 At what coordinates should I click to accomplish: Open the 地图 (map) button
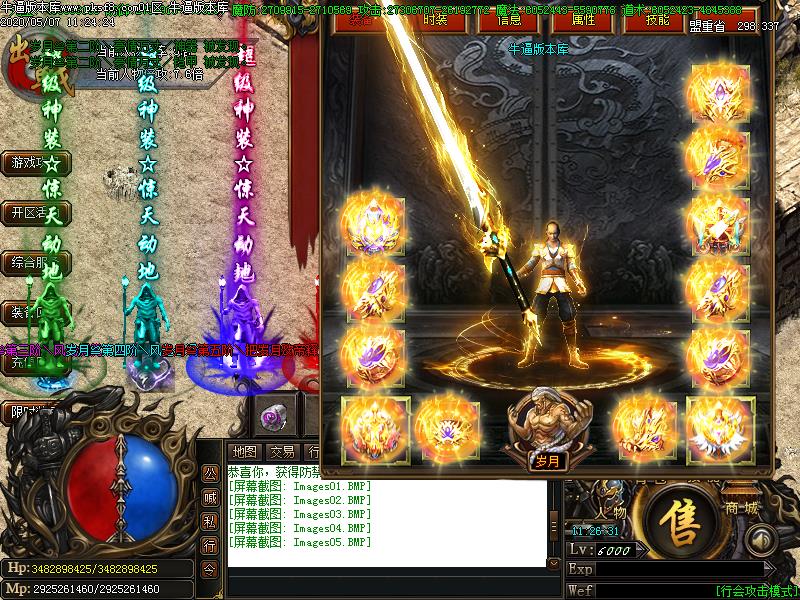[244, 452]
